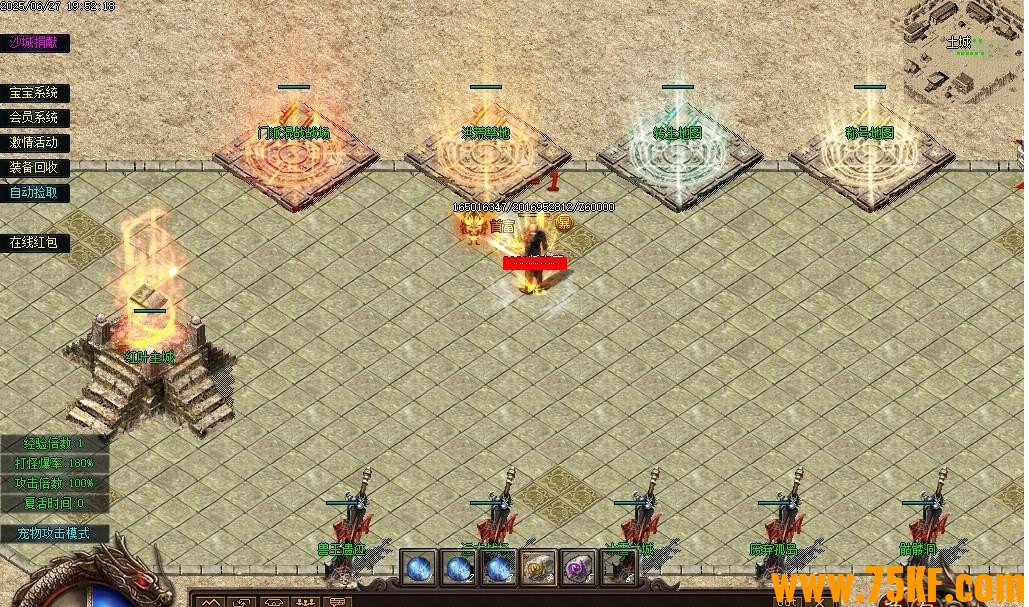This screenshot has height=607, width=1029.
Task: Use the yellow scroll in the hotbar
Action: tap(538, 568)
